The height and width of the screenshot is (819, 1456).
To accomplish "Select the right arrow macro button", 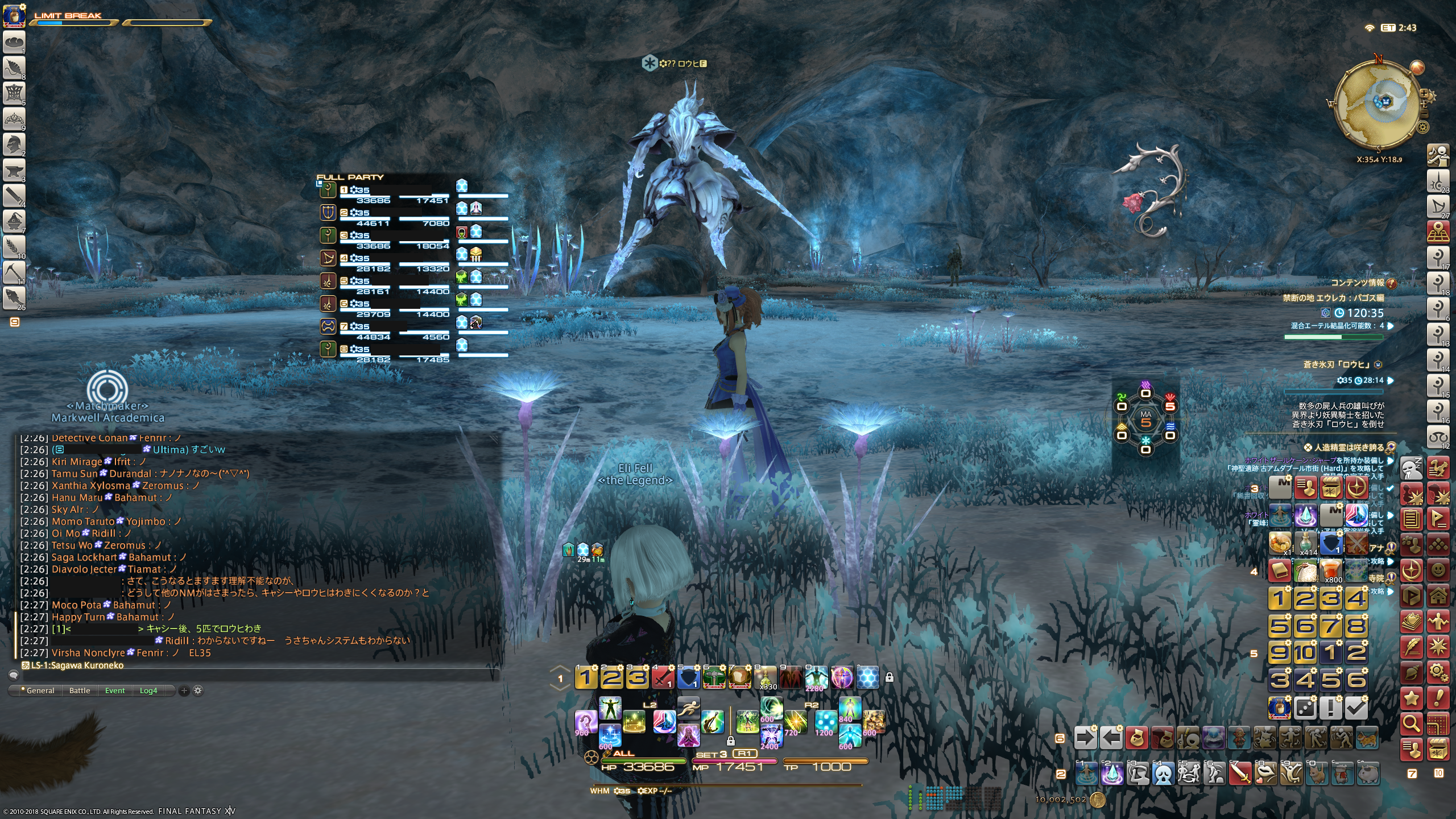I will pos(1085,738).
